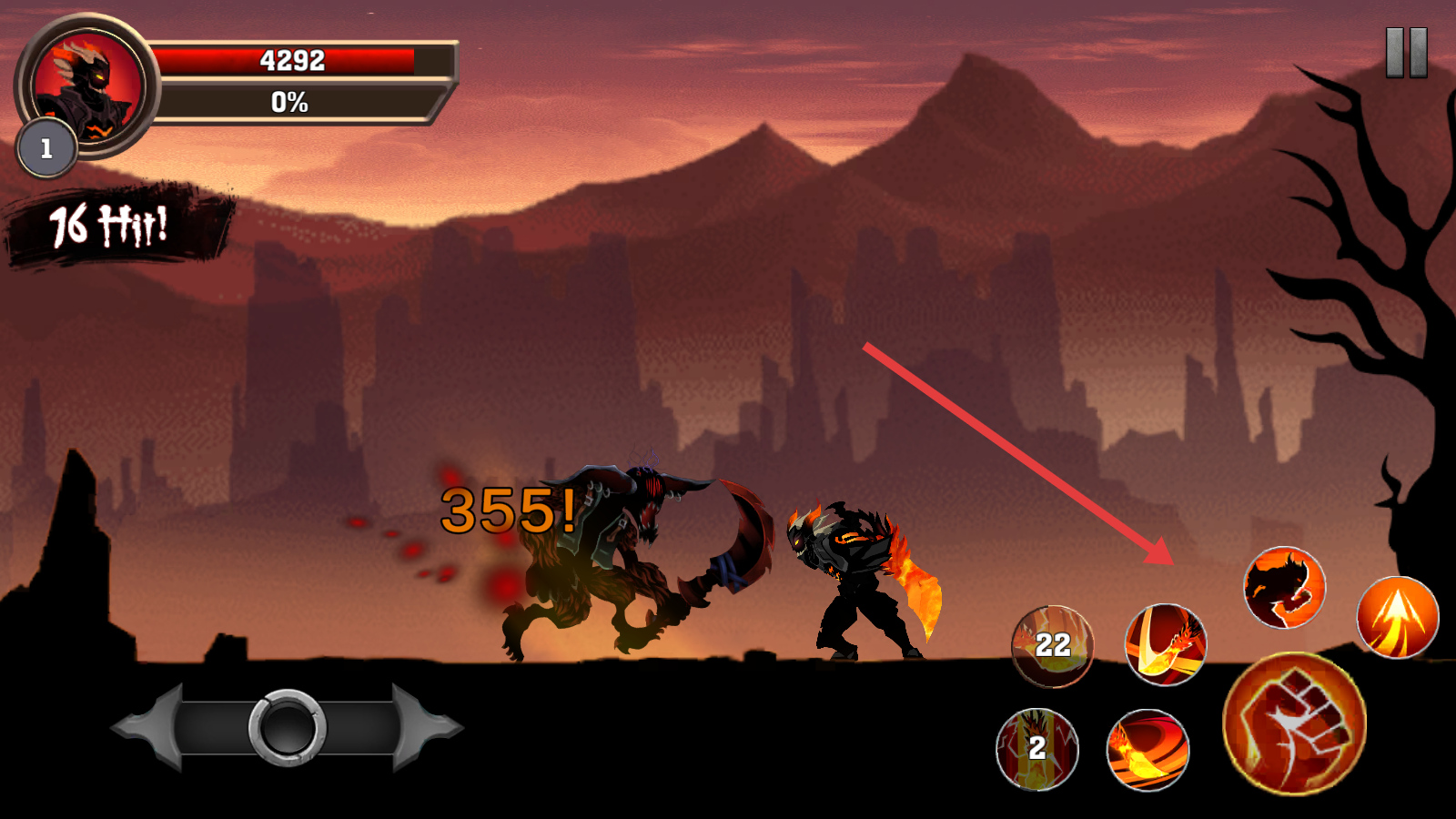Cast the curved flame slash skill
Viewport: 1456px width, 819px height.
(1166, 644)
